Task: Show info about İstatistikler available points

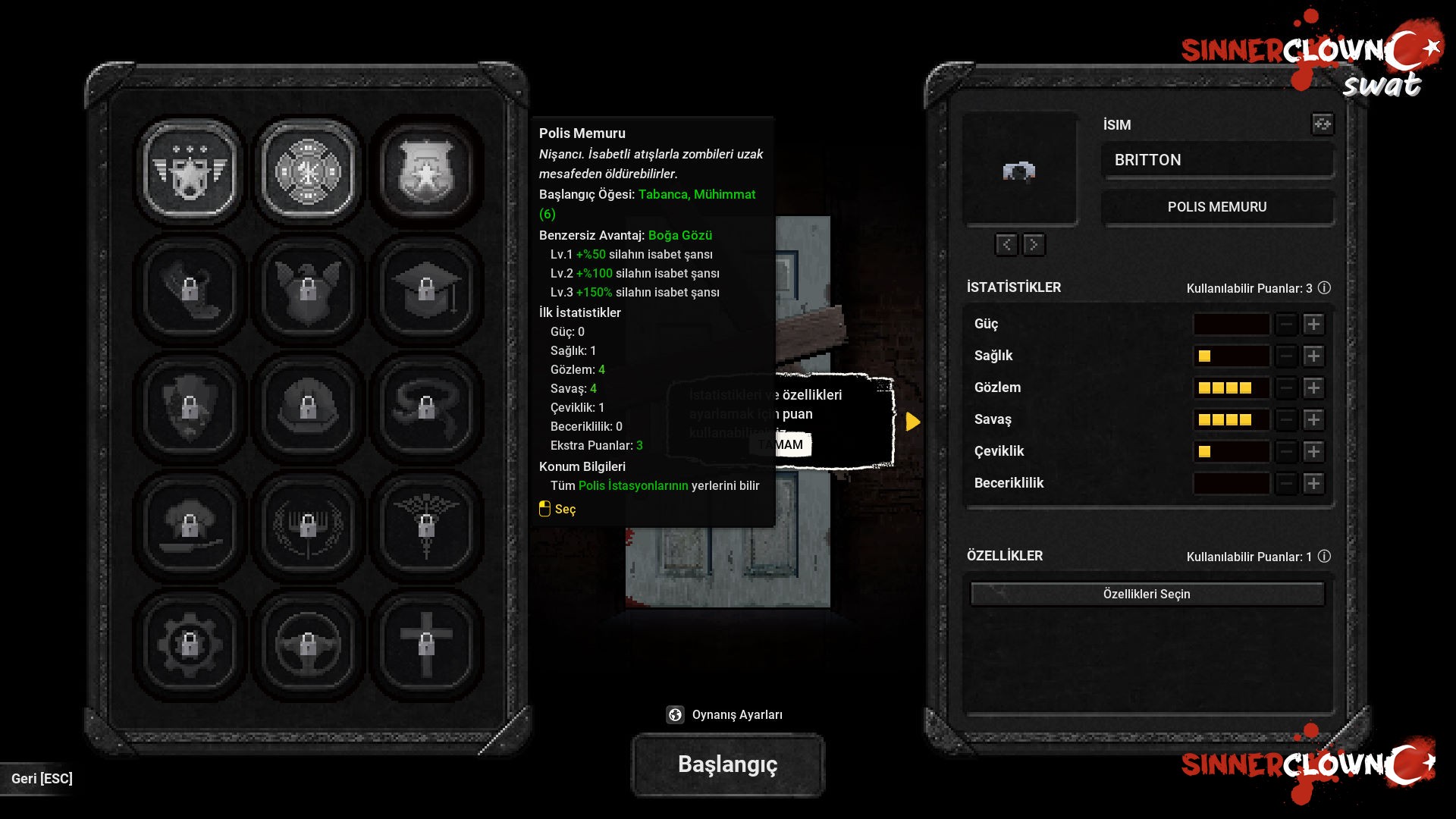Action: point(1324,288)
